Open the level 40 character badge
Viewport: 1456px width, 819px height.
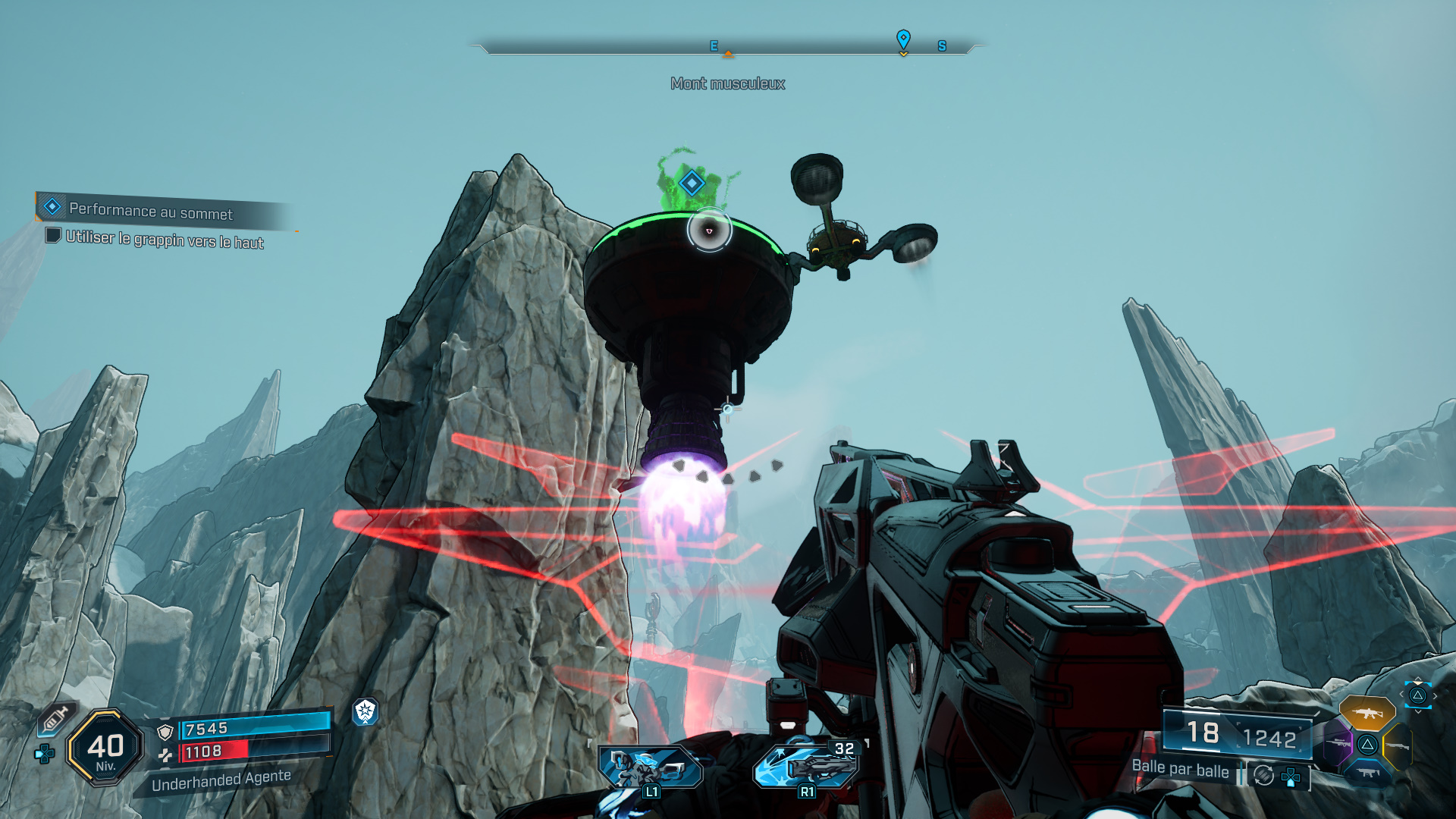point(105,748)
